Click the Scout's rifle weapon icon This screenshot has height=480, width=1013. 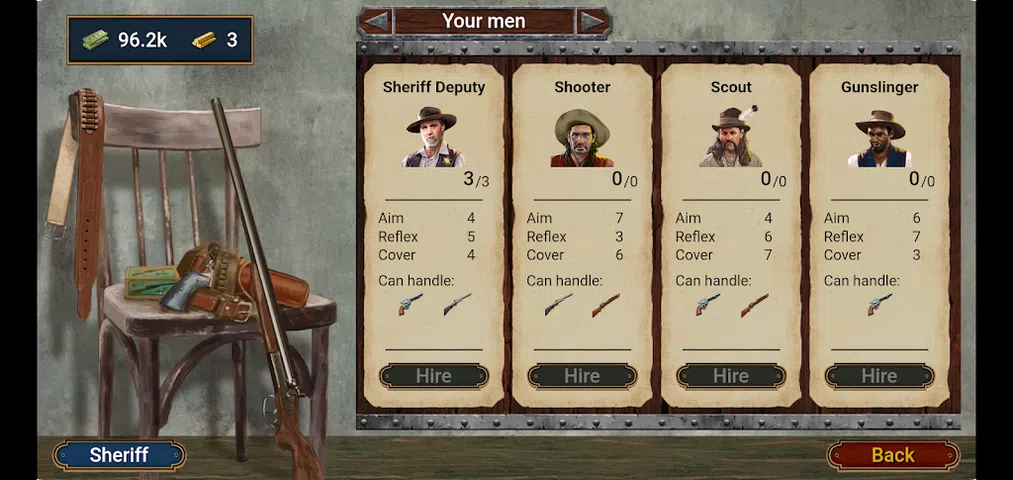[x=755, y=304]
